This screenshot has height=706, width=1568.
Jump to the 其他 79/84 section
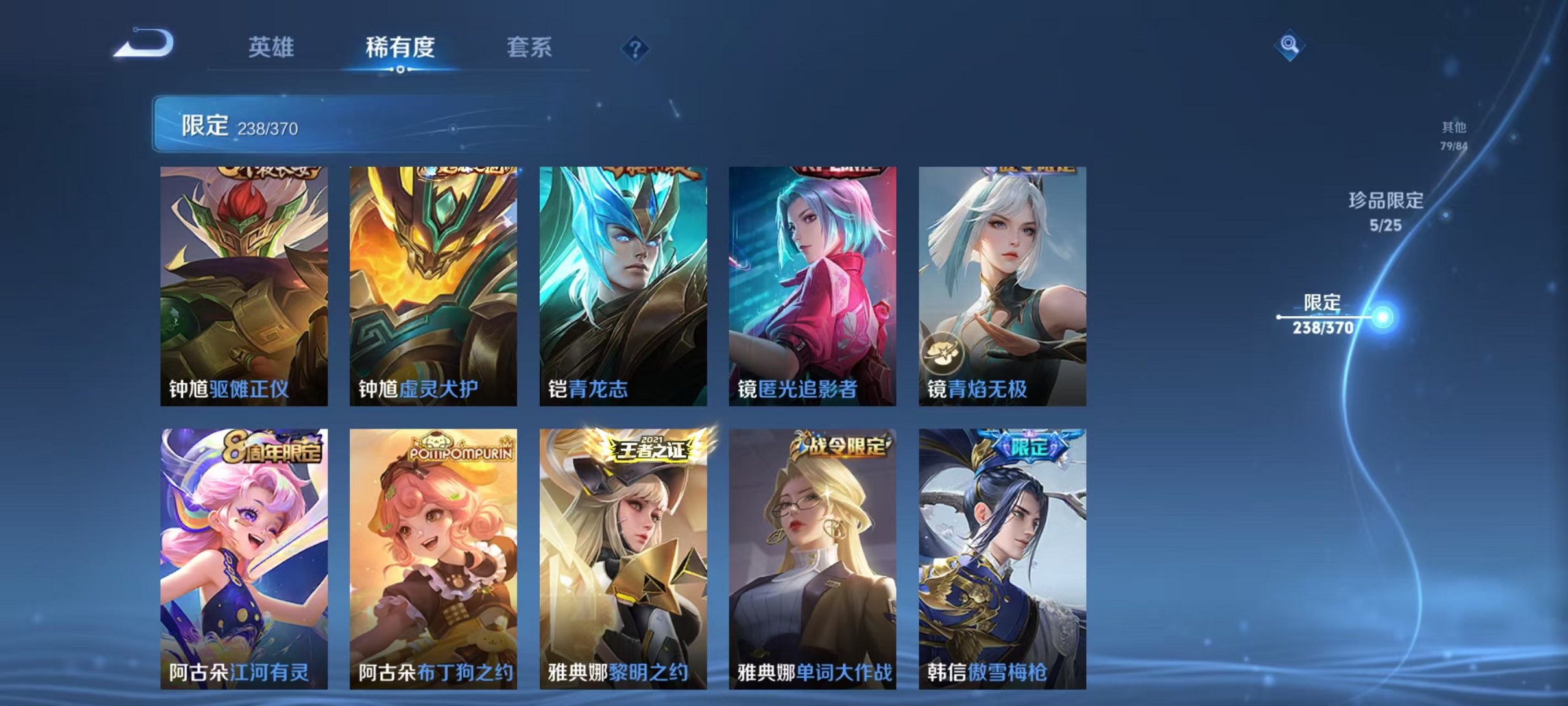1453,137
